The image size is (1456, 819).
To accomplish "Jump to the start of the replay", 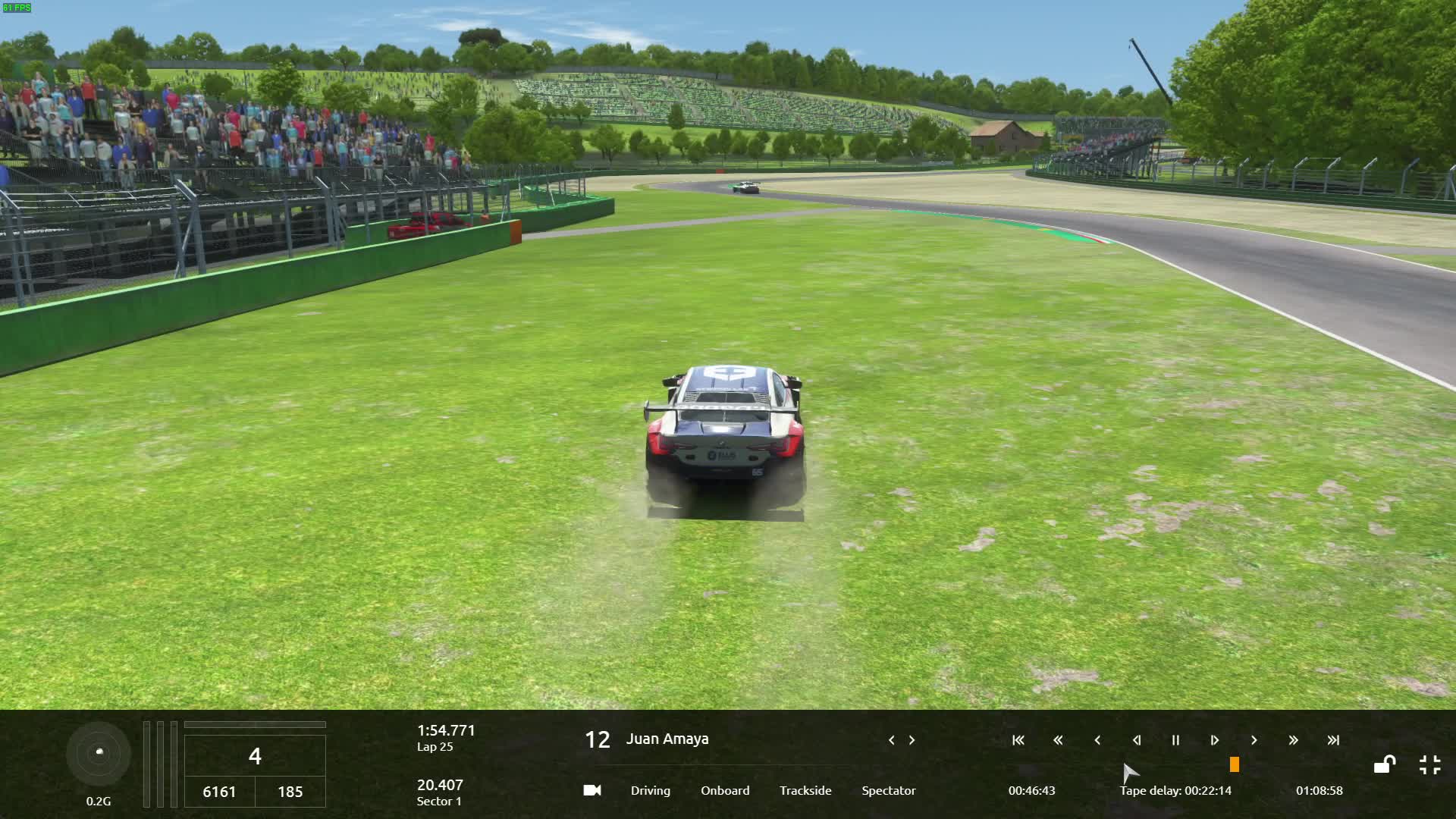I will coord(1018,740).
